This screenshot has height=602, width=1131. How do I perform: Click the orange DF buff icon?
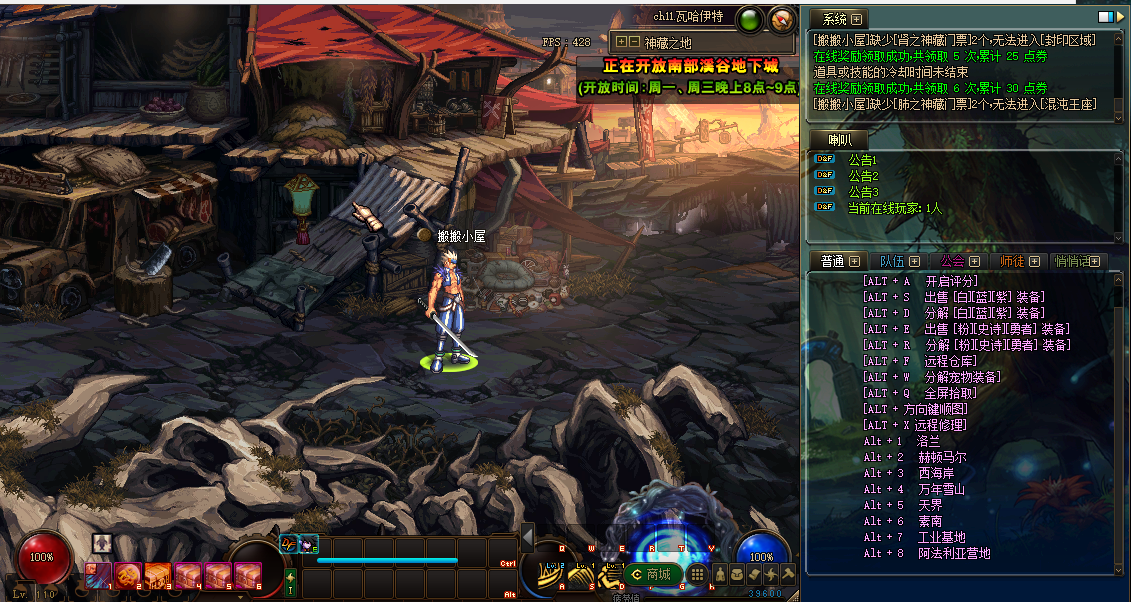click(x=289, y=543)
